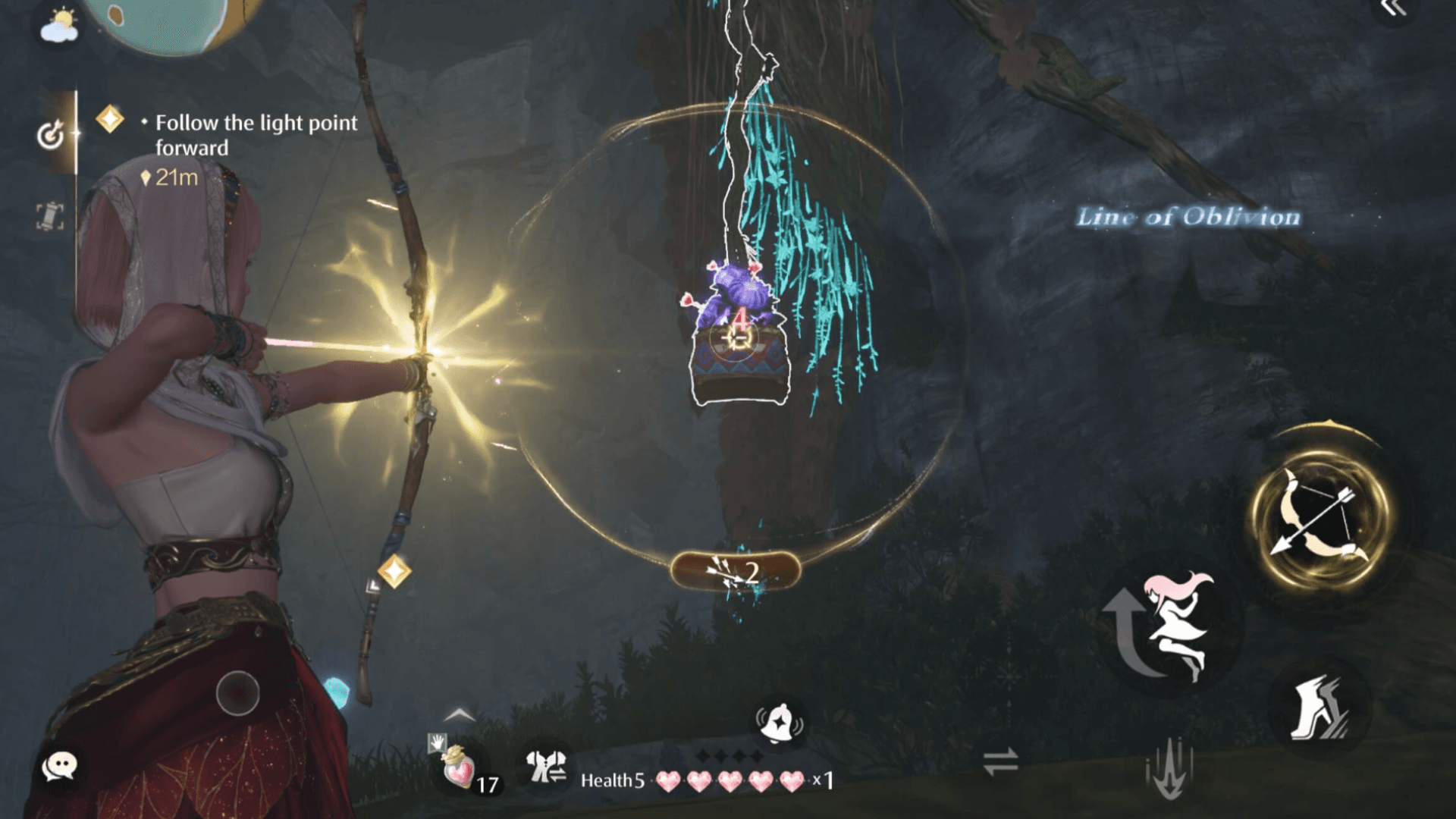The width and height of the screenshot is (1456, 819).
Task: Open the chat bubble
Action: [59, 767]
